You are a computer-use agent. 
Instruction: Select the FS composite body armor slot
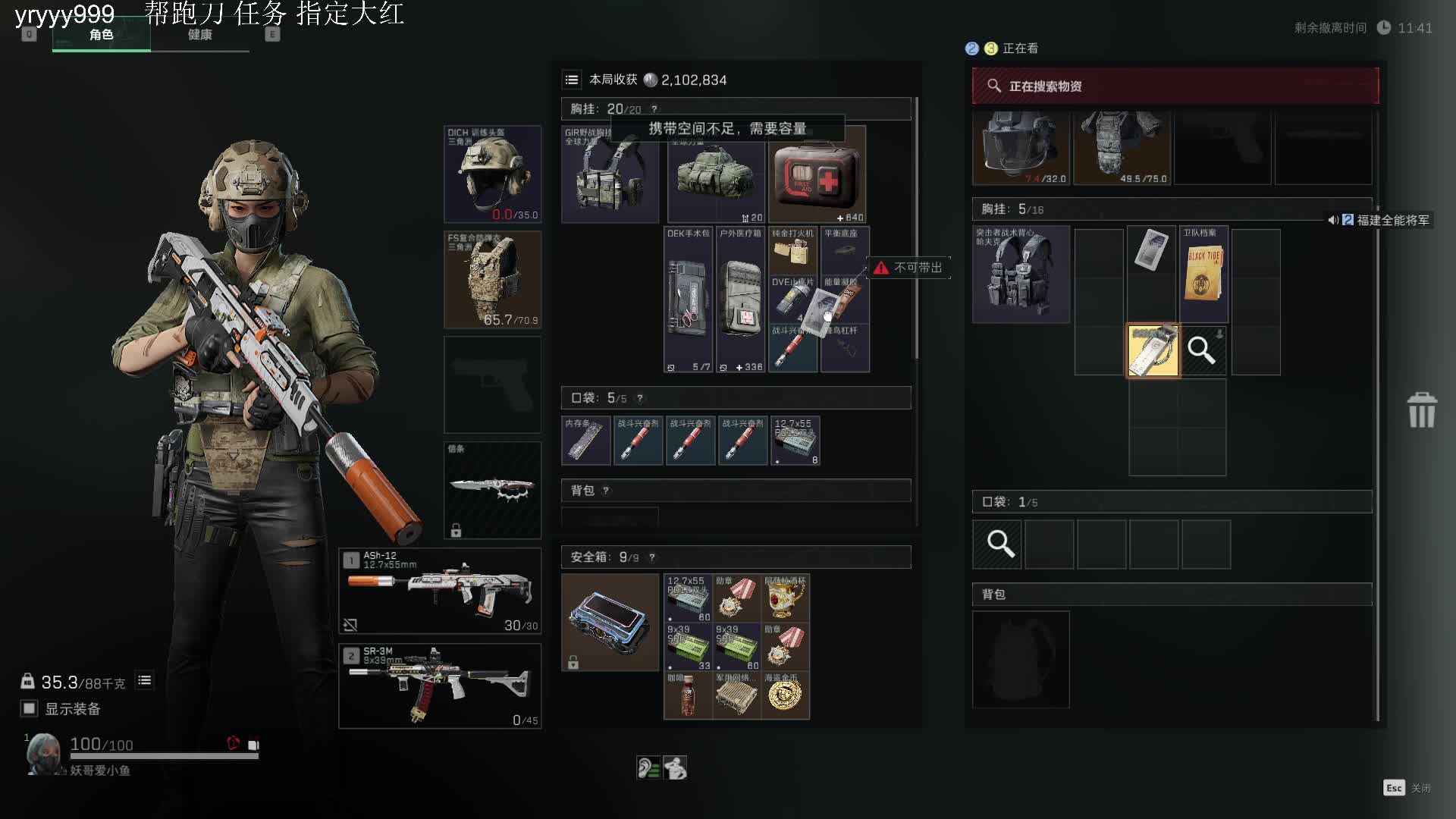tap(492, 280)
